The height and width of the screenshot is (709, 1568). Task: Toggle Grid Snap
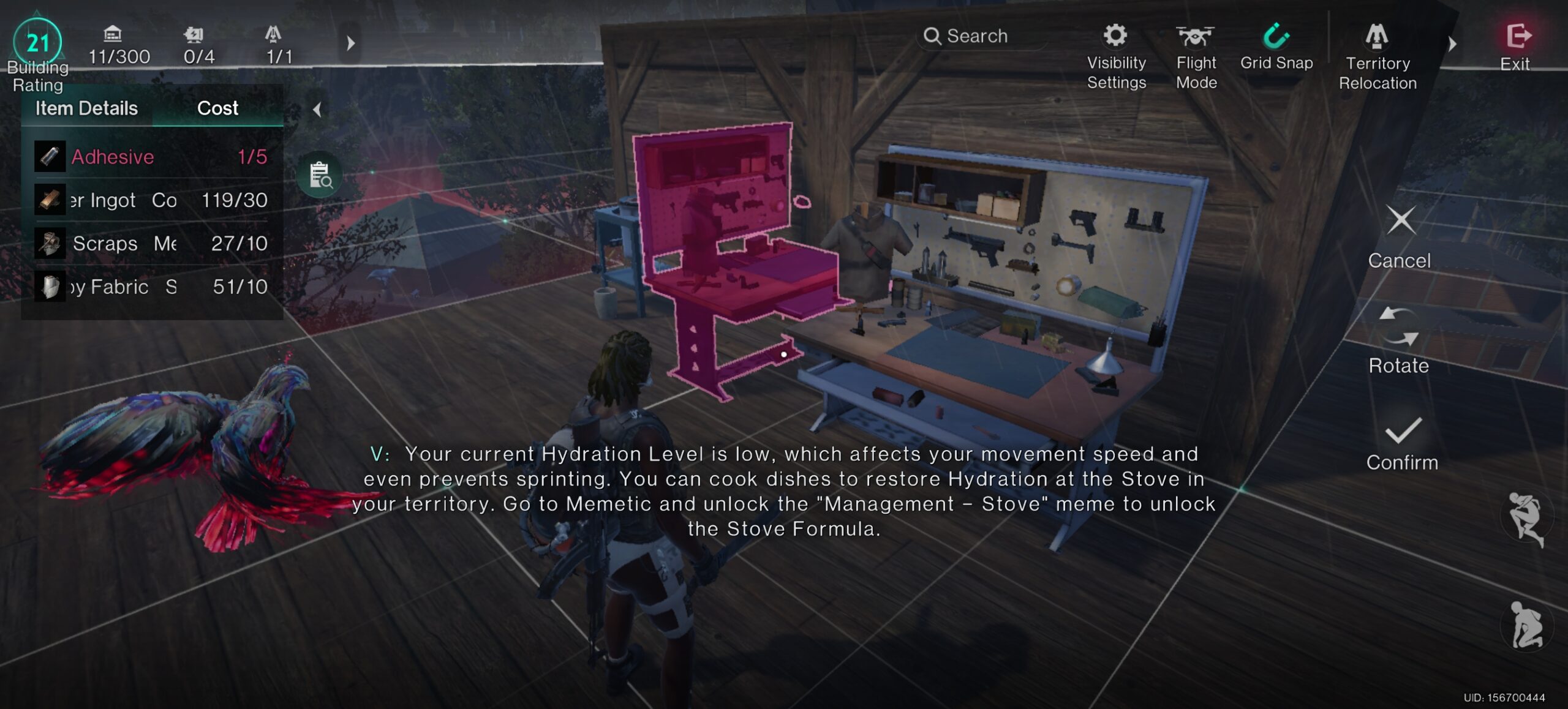pyautogui.click(x=1276, y=47)
